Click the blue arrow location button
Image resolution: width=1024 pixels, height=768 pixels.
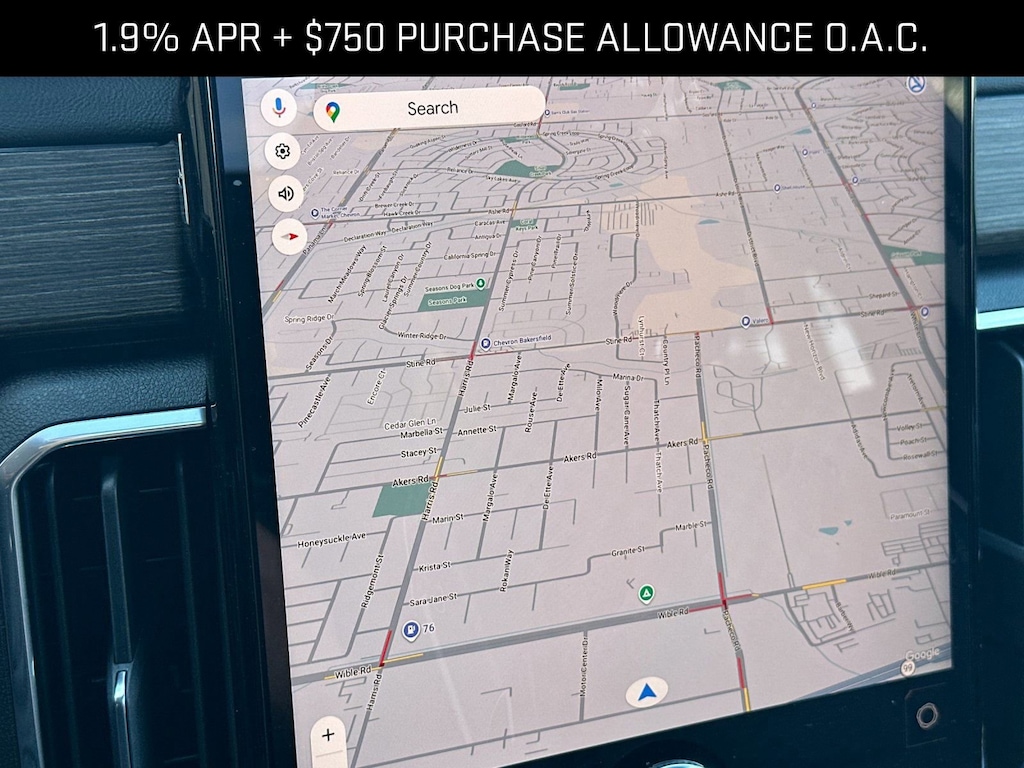[647, 692]
